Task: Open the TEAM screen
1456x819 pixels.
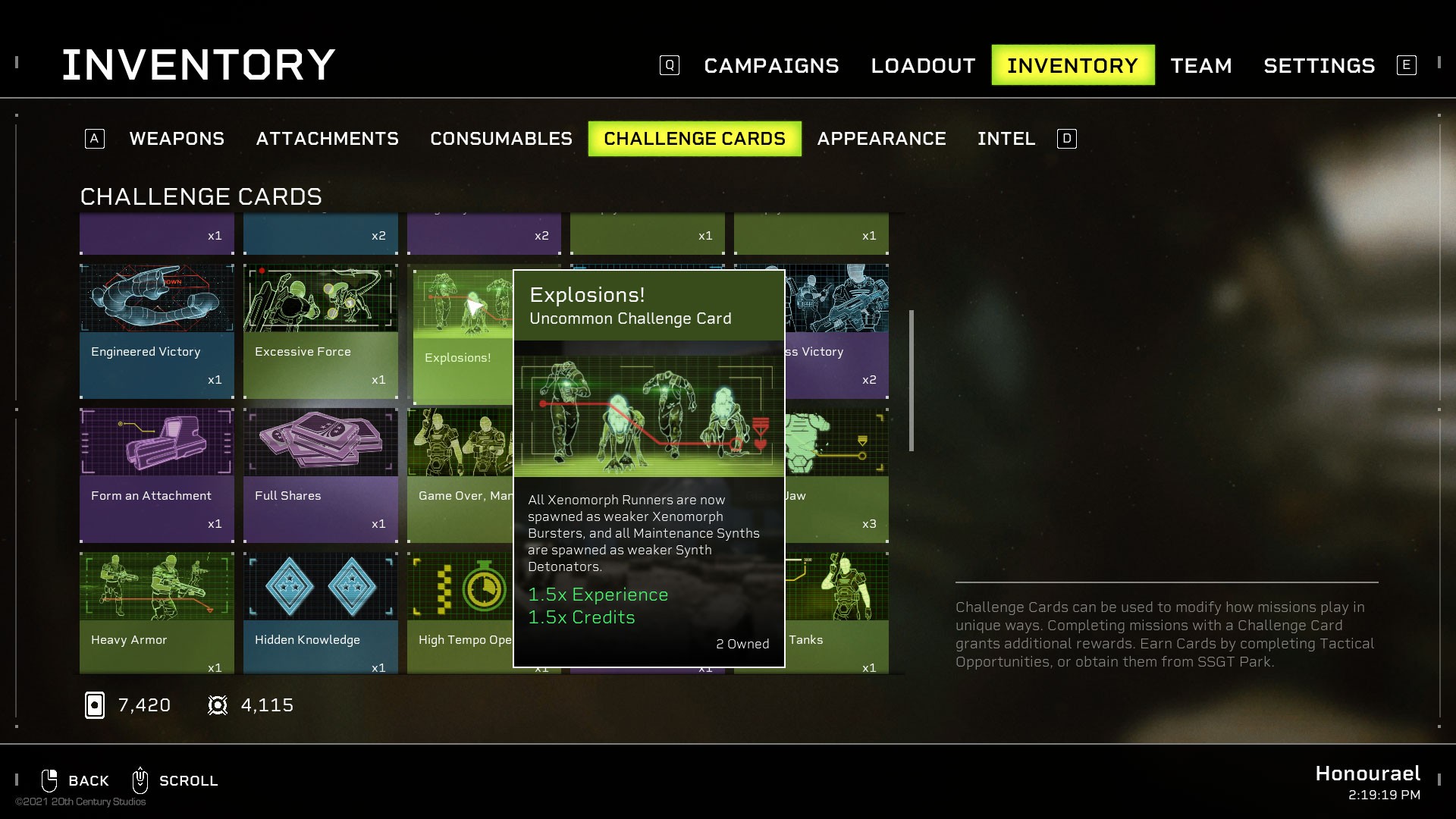Action: pyautogui.click(x=1201, y=65)
